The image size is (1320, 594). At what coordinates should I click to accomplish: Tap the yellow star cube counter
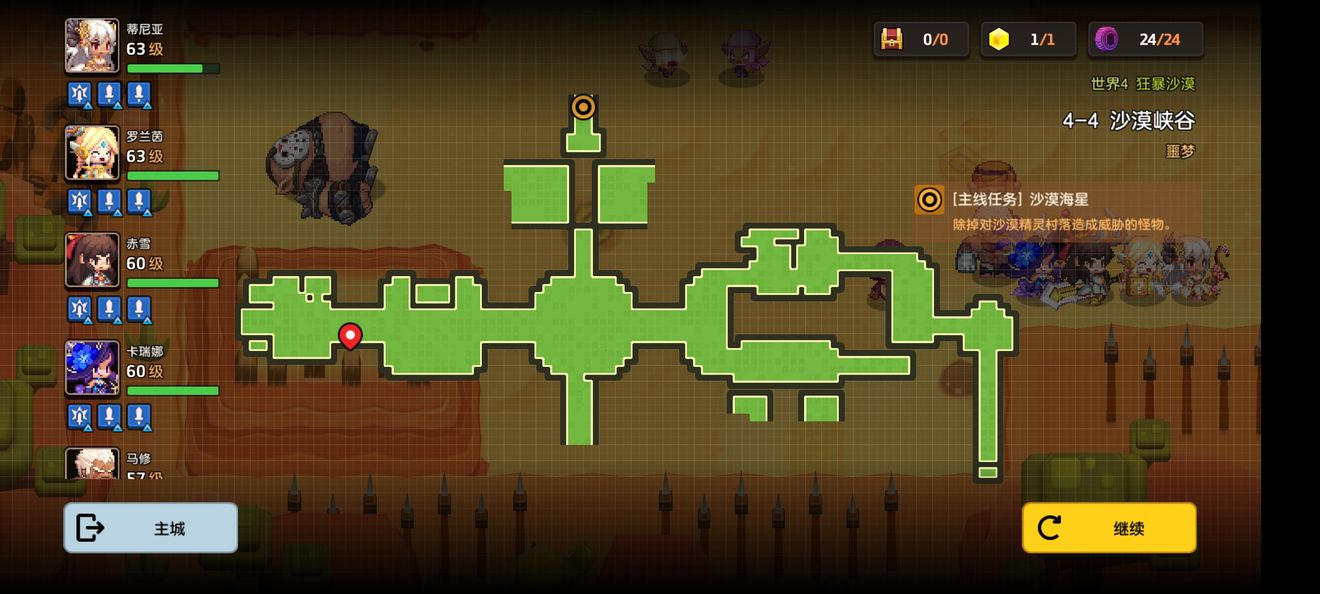tap(1027, 39)
